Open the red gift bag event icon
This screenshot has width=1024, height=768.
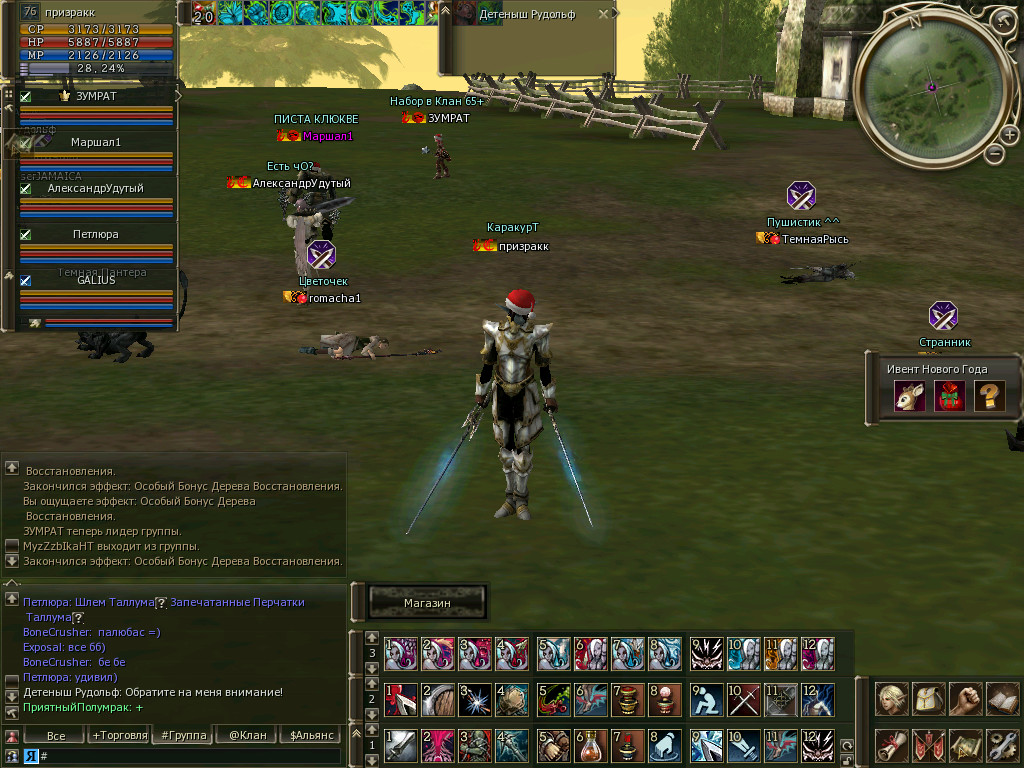pyautogui.click(x=948, y=396)
